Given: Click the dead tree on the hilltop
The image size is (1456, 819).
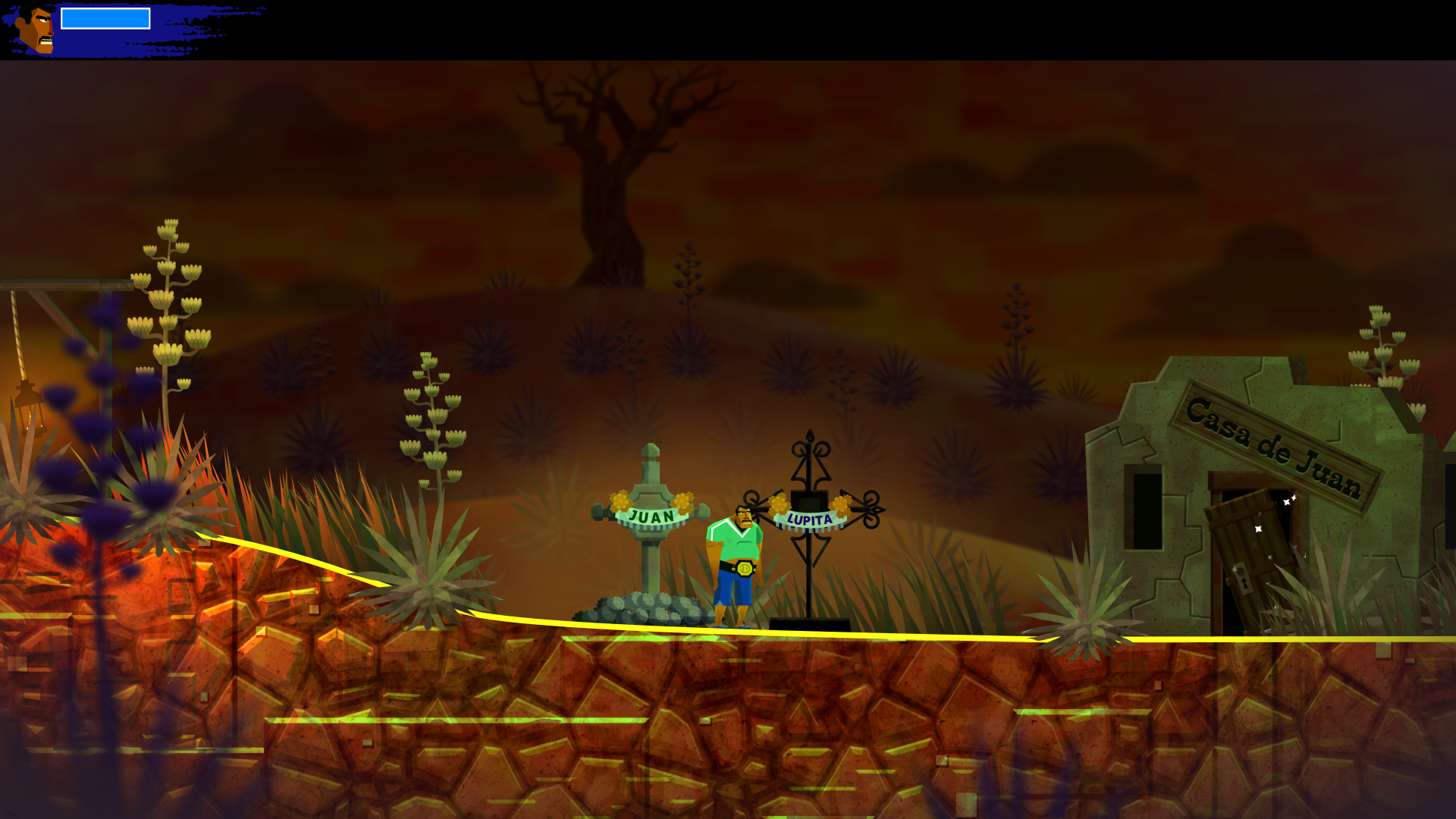Looking at the screenshot, I should coord(607,174).
